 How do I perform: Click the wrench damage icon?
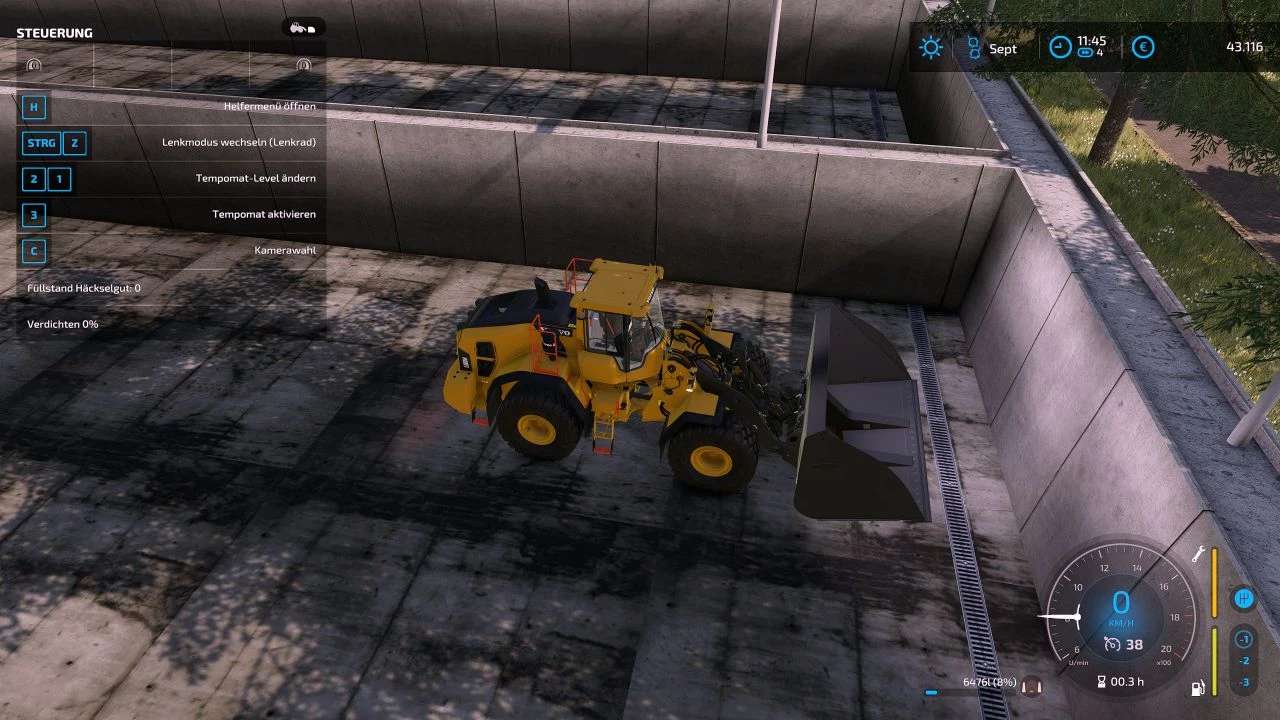(x=1197, y=554)
